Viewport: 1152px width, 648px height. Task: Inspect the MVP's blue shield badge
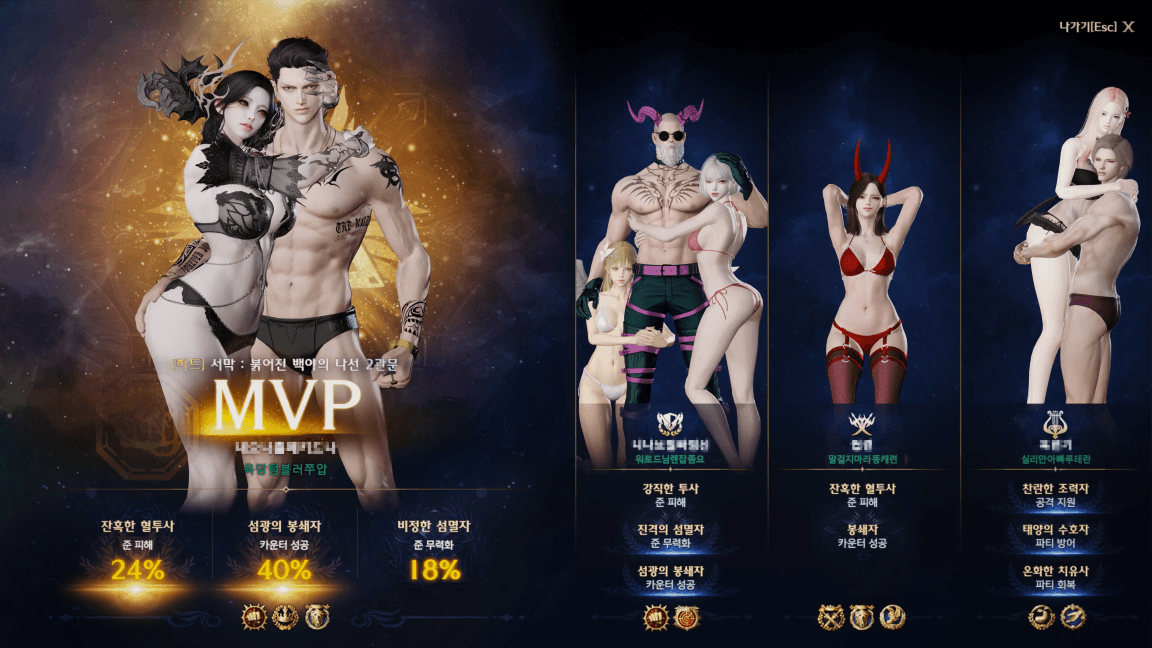click(317, 617)
